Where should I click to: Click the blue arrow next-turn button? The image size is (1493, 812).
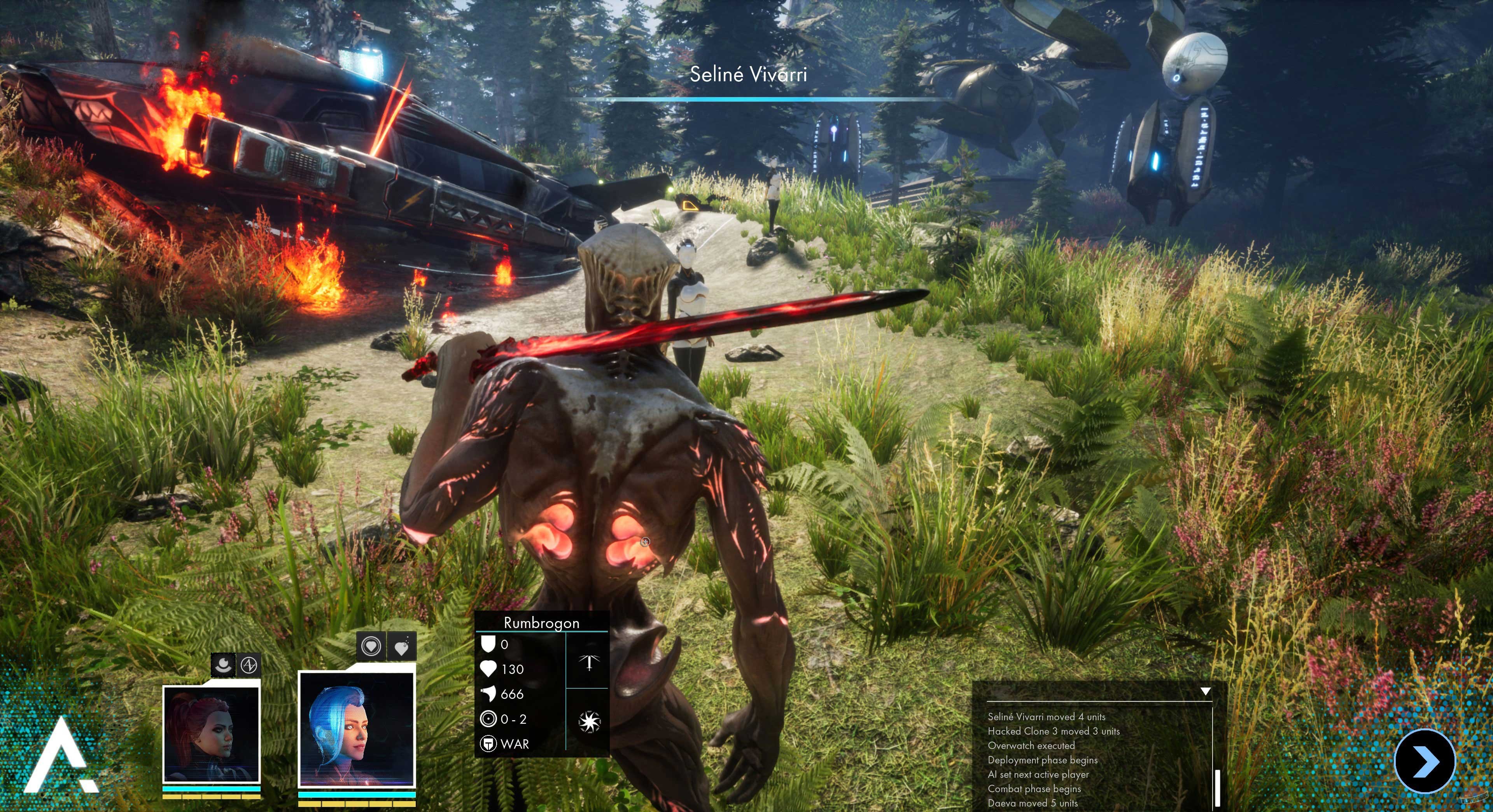pyautogui.click(x=1425, y=761)
